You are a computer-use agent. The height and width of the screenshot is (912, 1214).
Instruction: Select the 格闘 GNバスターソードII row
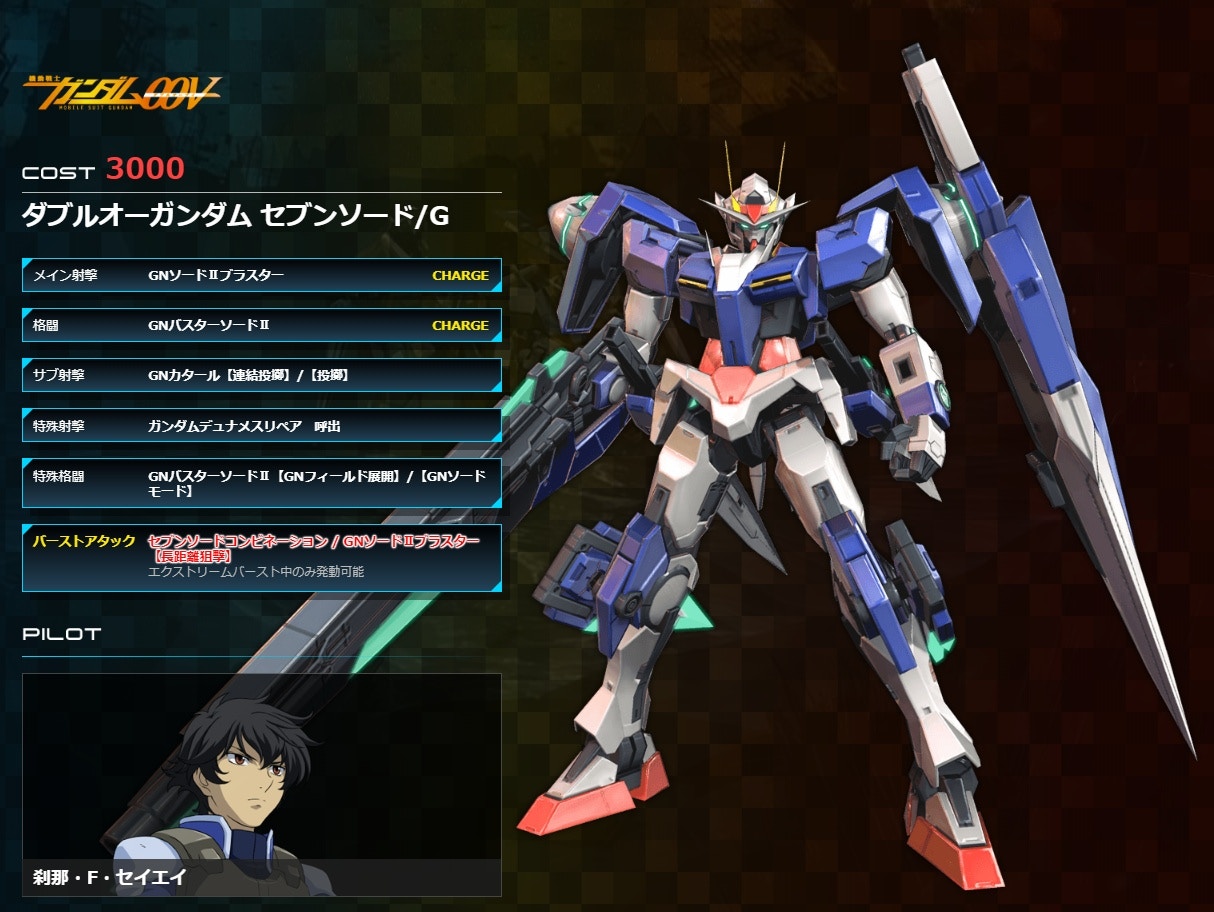[x=261, y=325]
